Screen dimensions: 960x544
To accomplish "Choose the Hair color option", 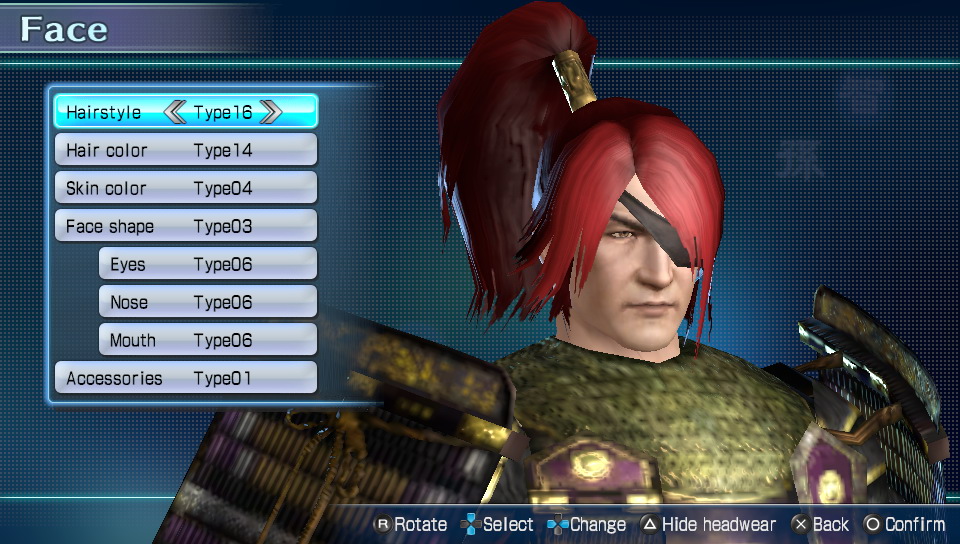I will pos(185,150).
